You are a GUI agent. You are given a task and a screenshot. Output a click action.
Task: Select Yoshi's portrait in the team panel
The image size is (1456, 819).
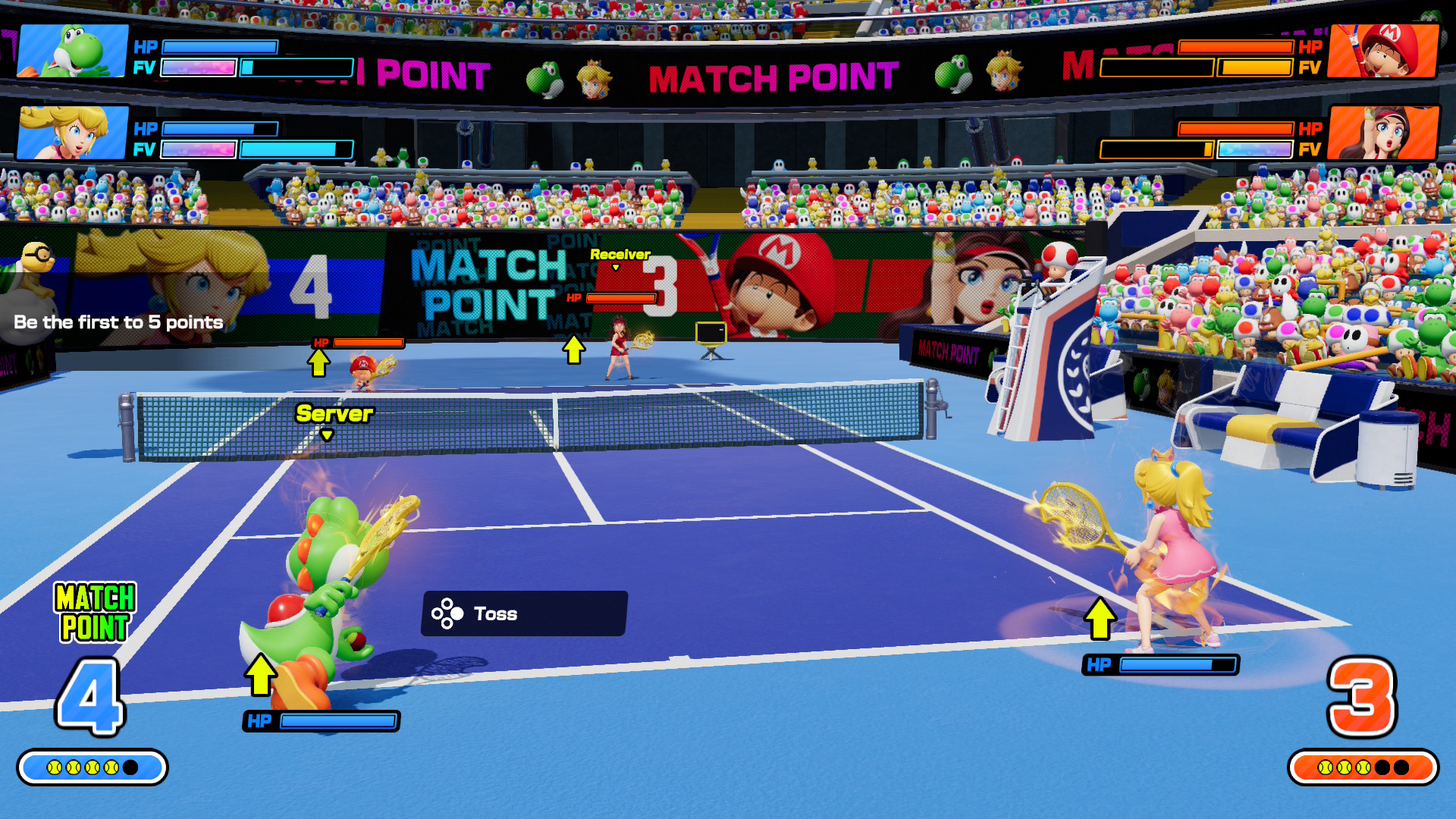click(x=73, y=51)
